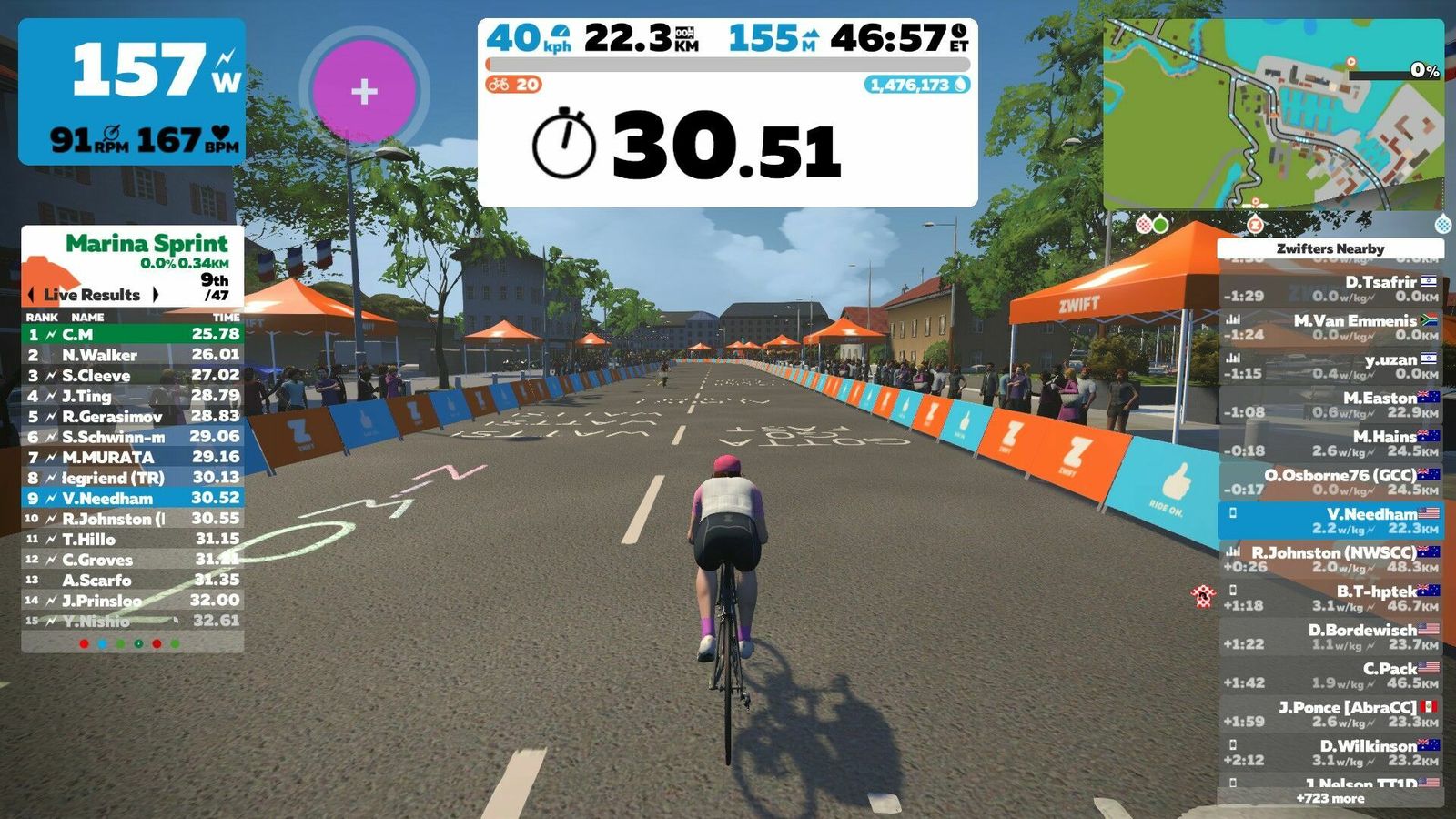
Task: Go to next Live Results page arrow
Action: click(156, 295)
